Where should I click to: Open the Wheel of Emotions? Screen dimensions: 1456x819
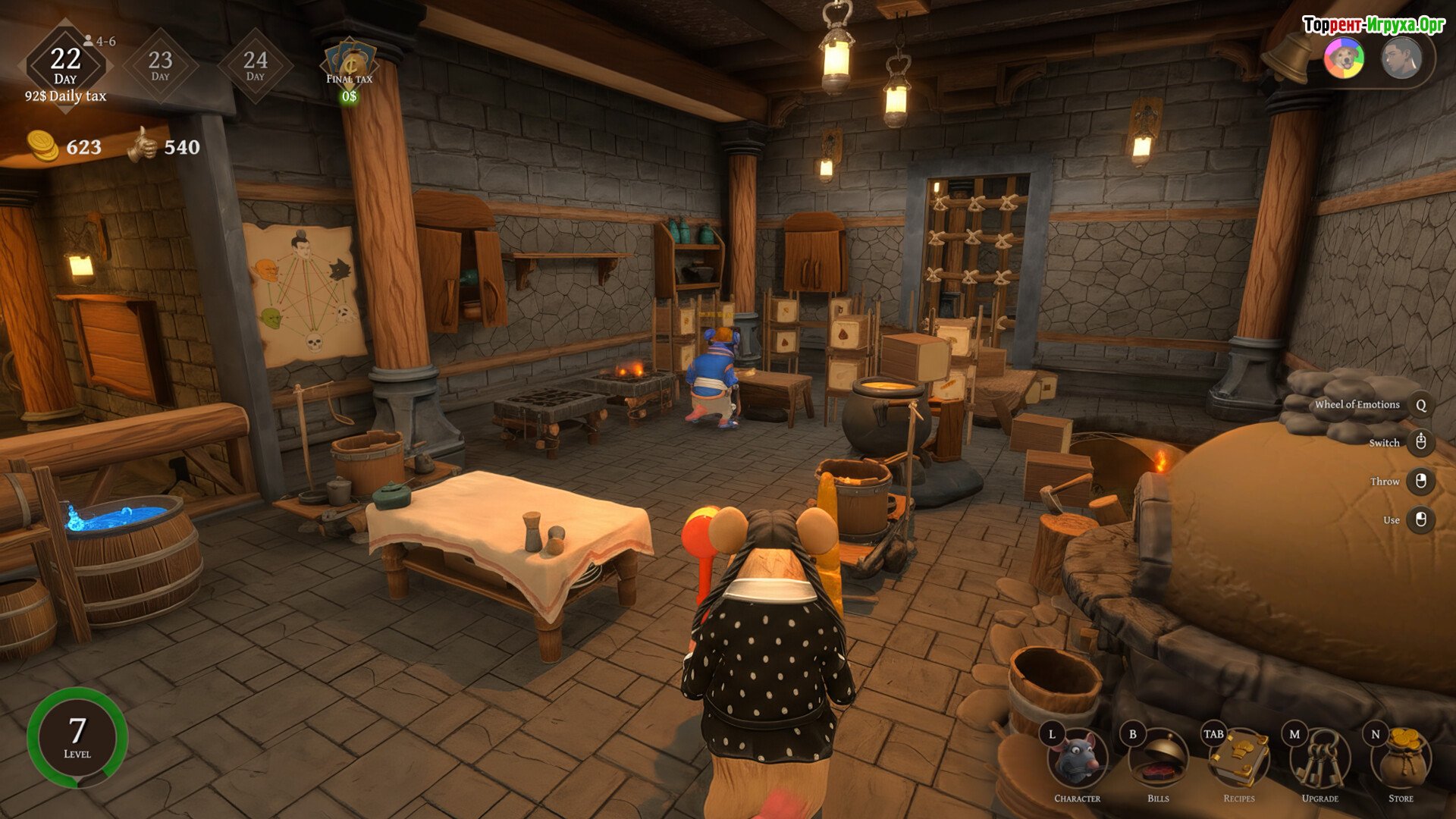[x=1420, y=405]
